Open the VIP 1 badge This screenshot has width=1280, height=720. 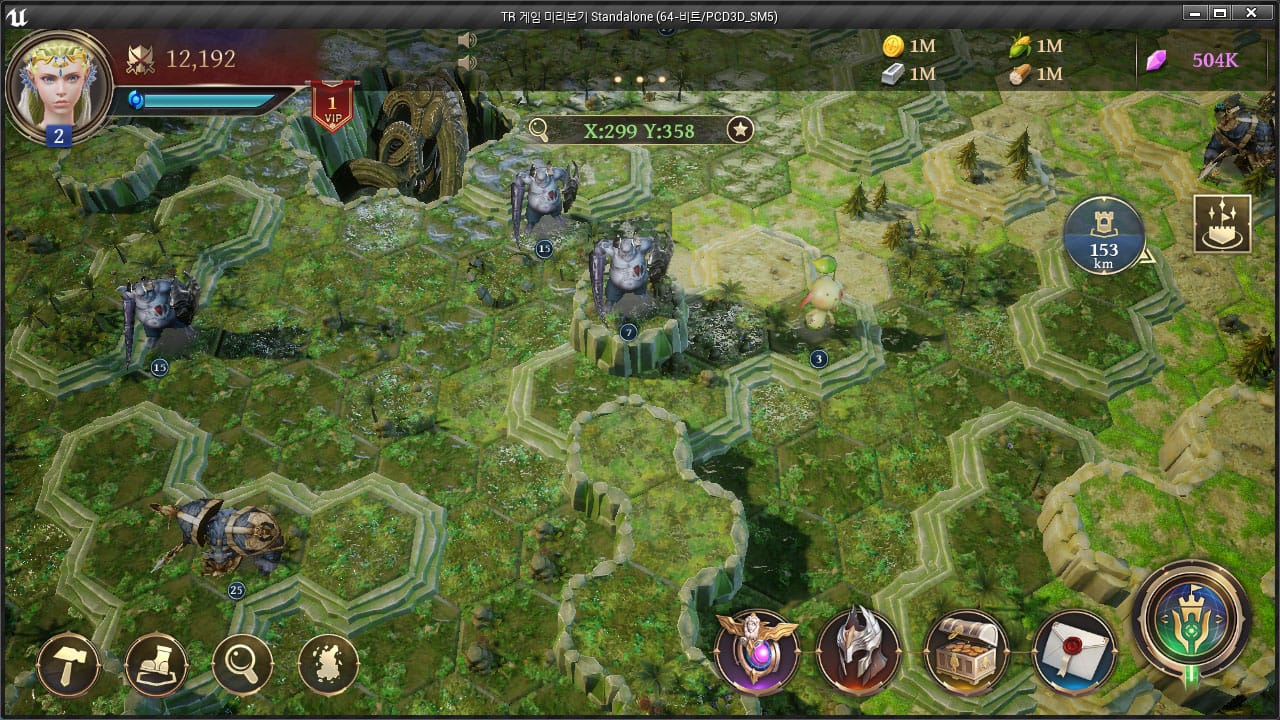coord(331,107)
